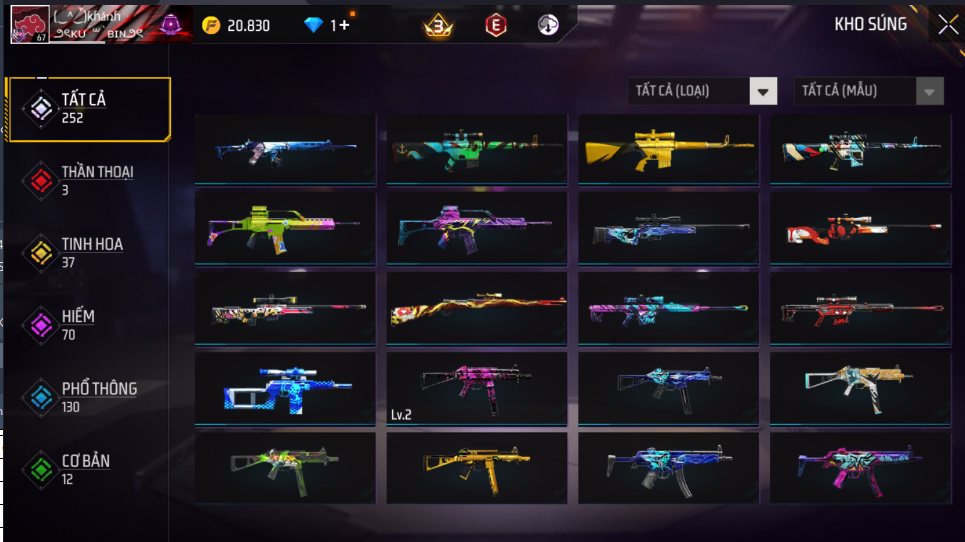Open the gold rank 3 badge
This screenshot has height=542, width=965.
(x=437, y=26)
